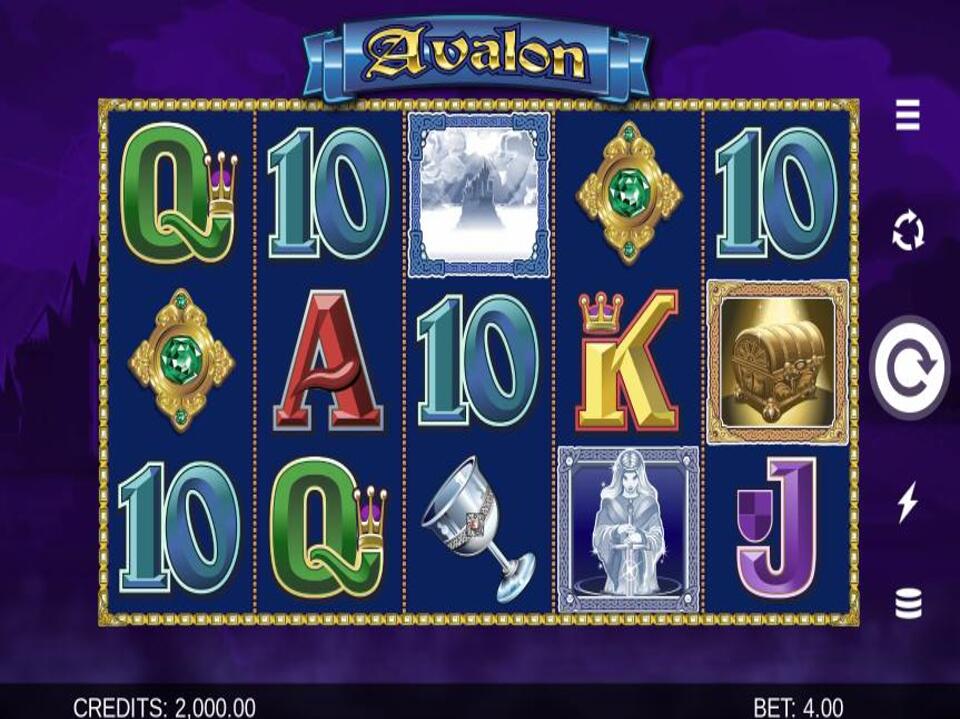This screenshot has width=960, height=719.
Task: Toggle the lightning bolt quick spin
Action: click(x=907, y=502)
